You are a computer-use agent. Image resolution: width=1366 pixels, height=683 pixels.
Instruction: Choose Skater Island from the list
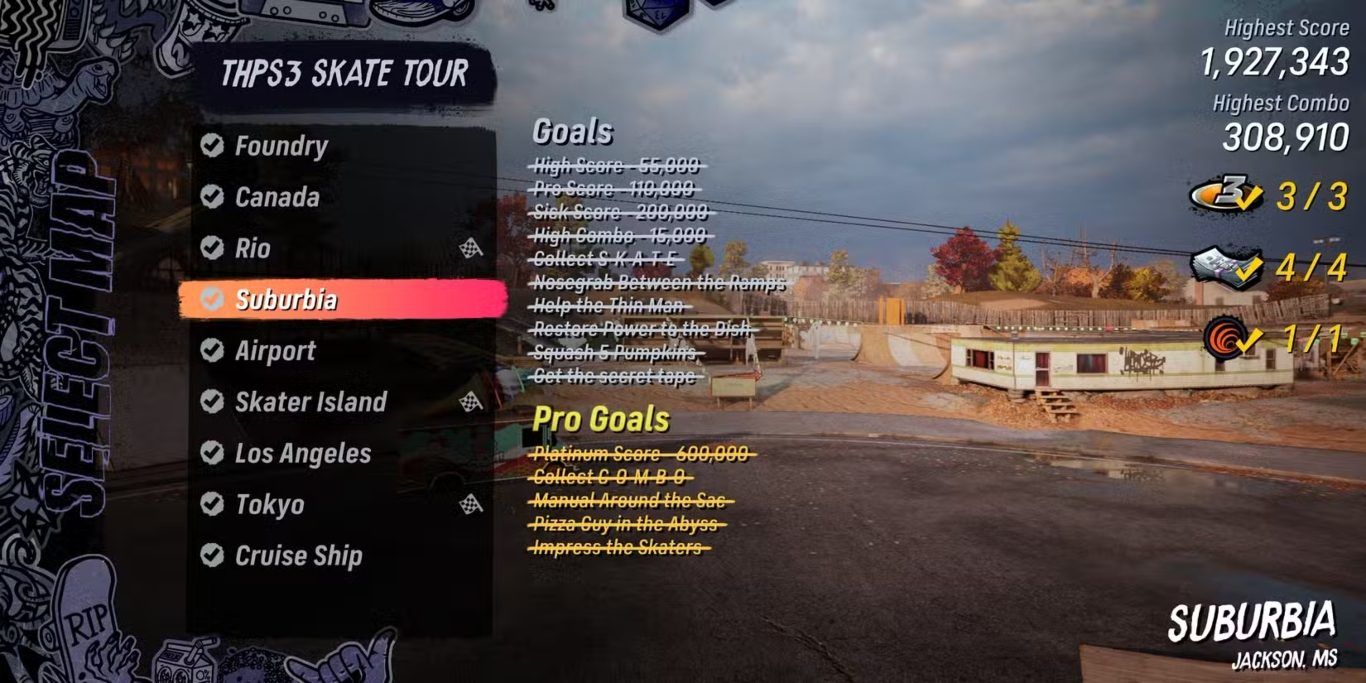click(x=310, y=402)
